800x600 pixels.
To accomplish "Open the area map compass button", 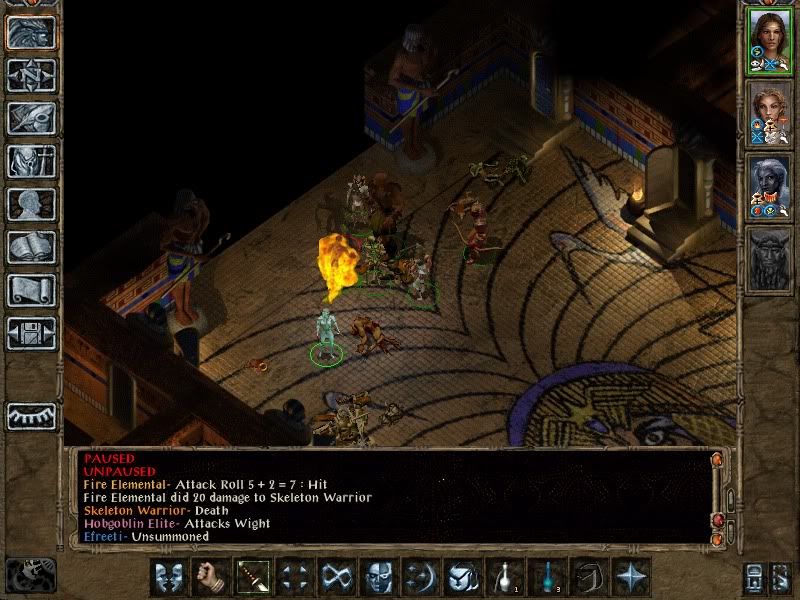I will [x=31, y=75].
